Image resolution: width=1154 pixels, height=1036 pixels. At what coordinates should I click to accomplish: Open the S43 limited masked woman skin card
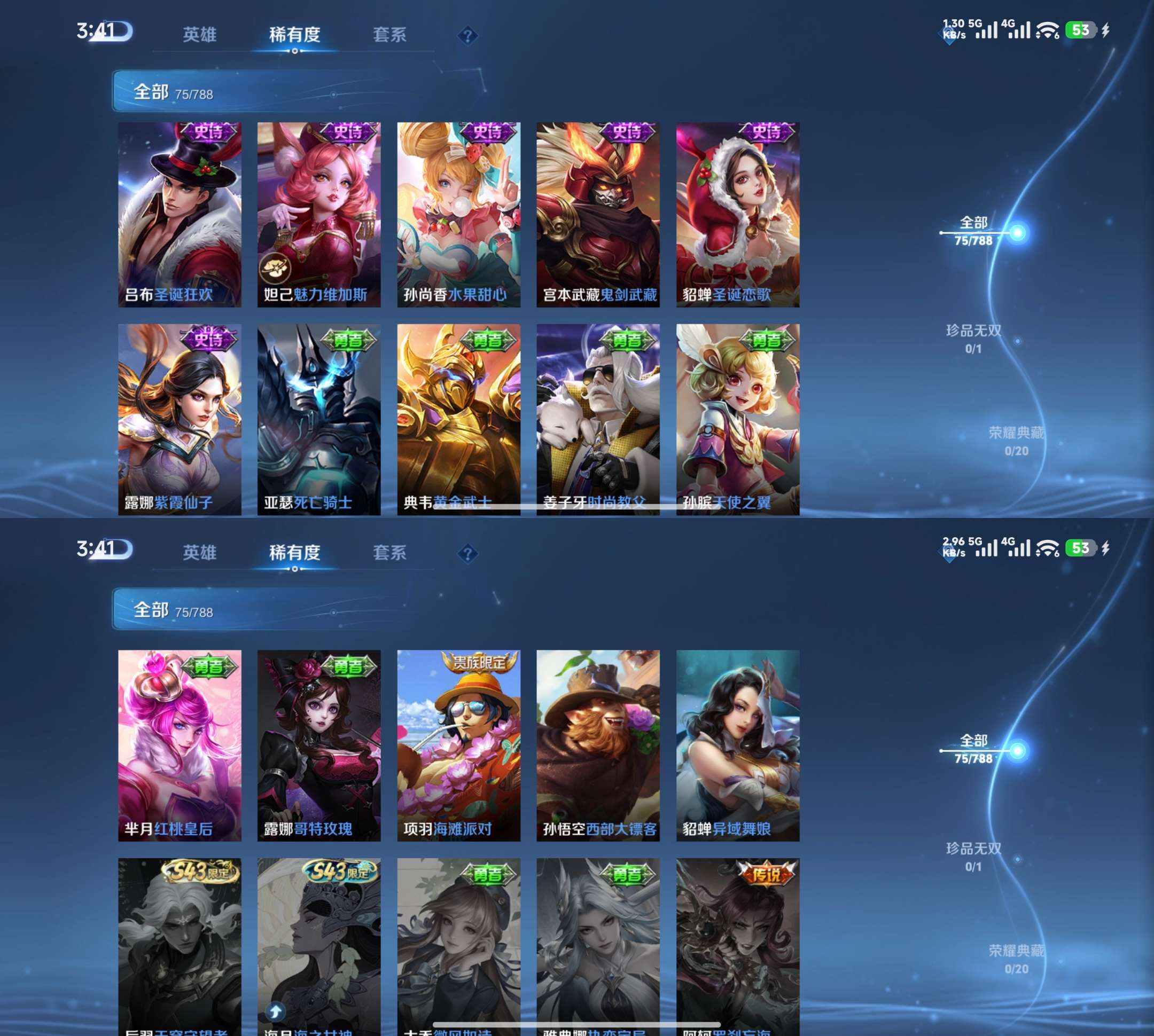click(318, 945)
